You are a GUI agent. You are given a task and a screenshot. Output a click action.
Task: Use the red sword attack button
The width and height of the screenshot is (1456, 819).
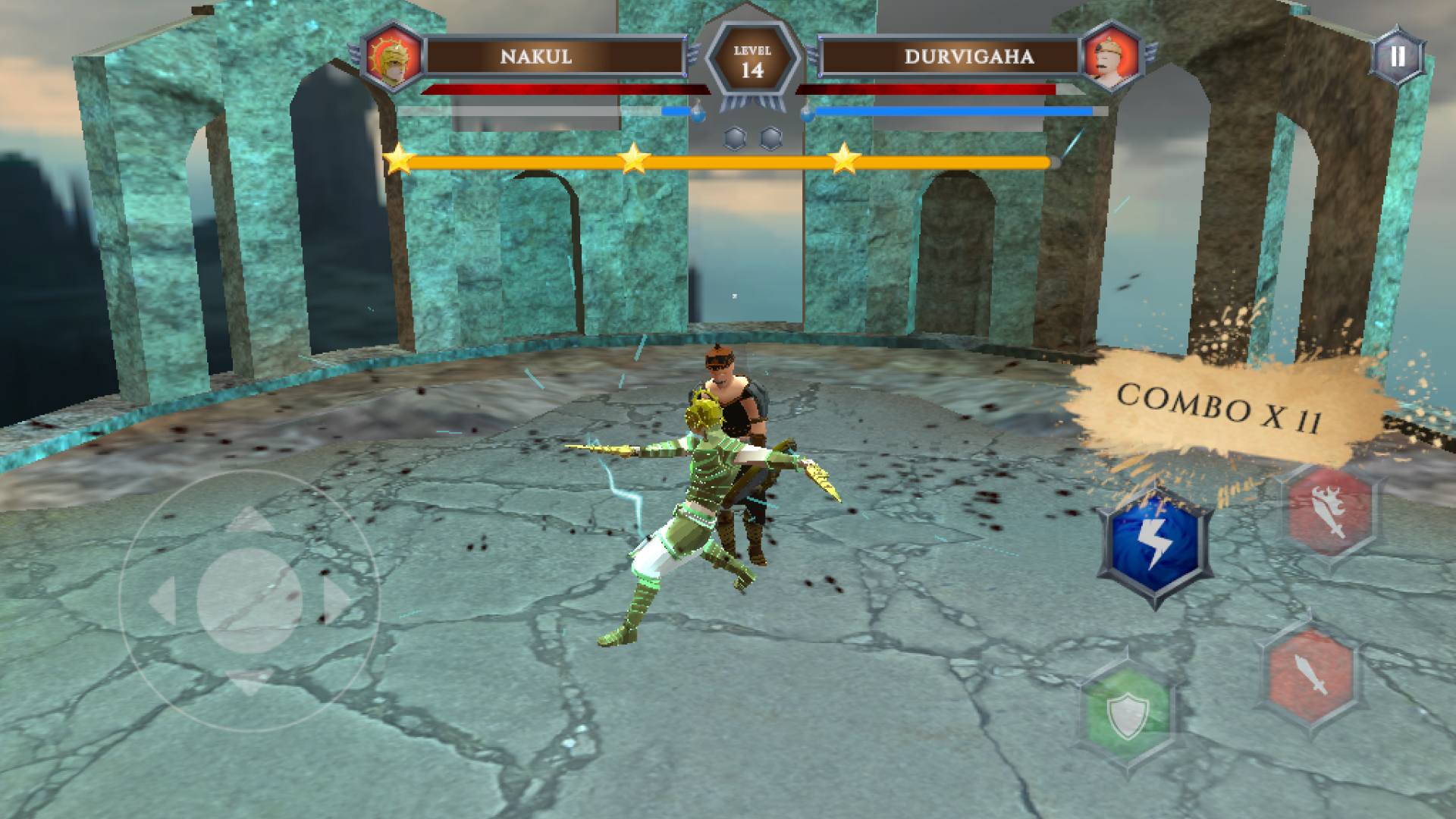coord(1311,674)
